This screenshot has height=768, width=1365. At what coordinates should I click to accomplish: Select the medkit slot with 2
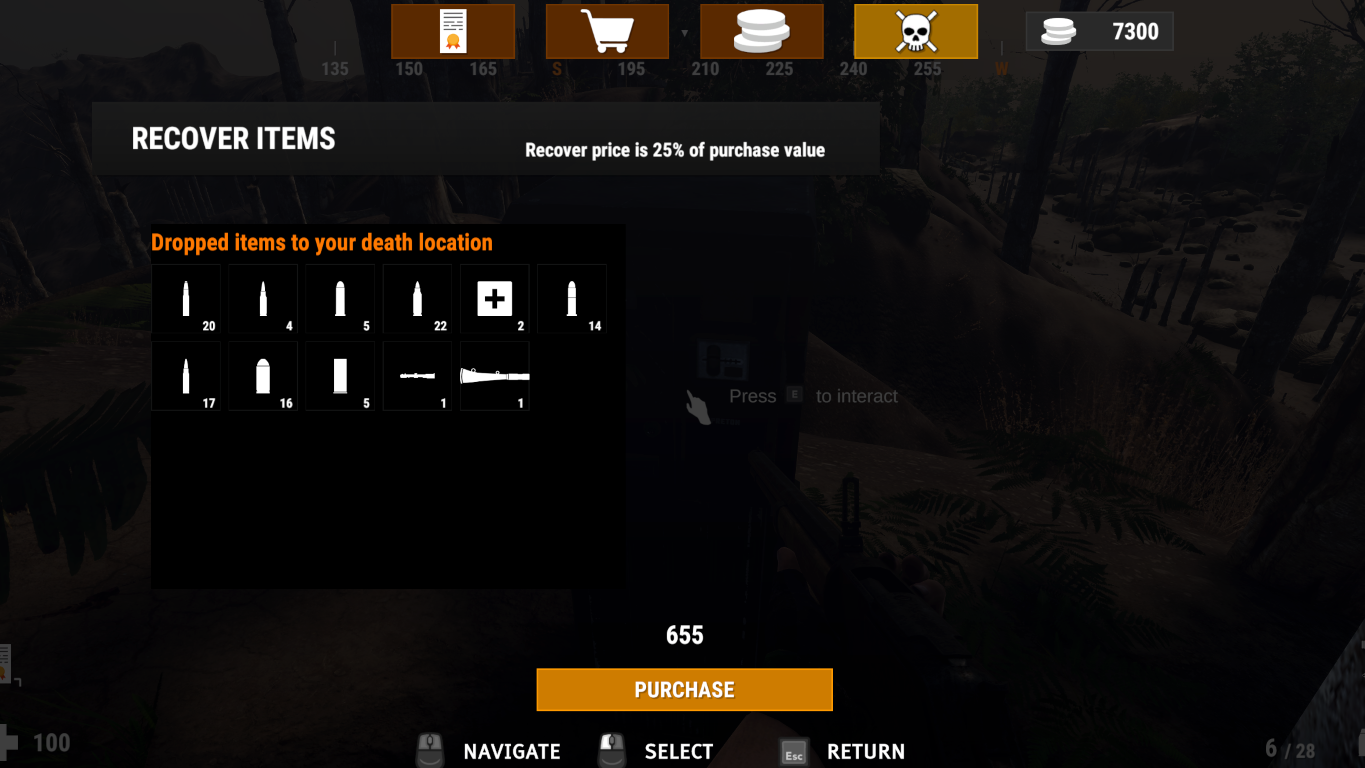pos(495,299)
